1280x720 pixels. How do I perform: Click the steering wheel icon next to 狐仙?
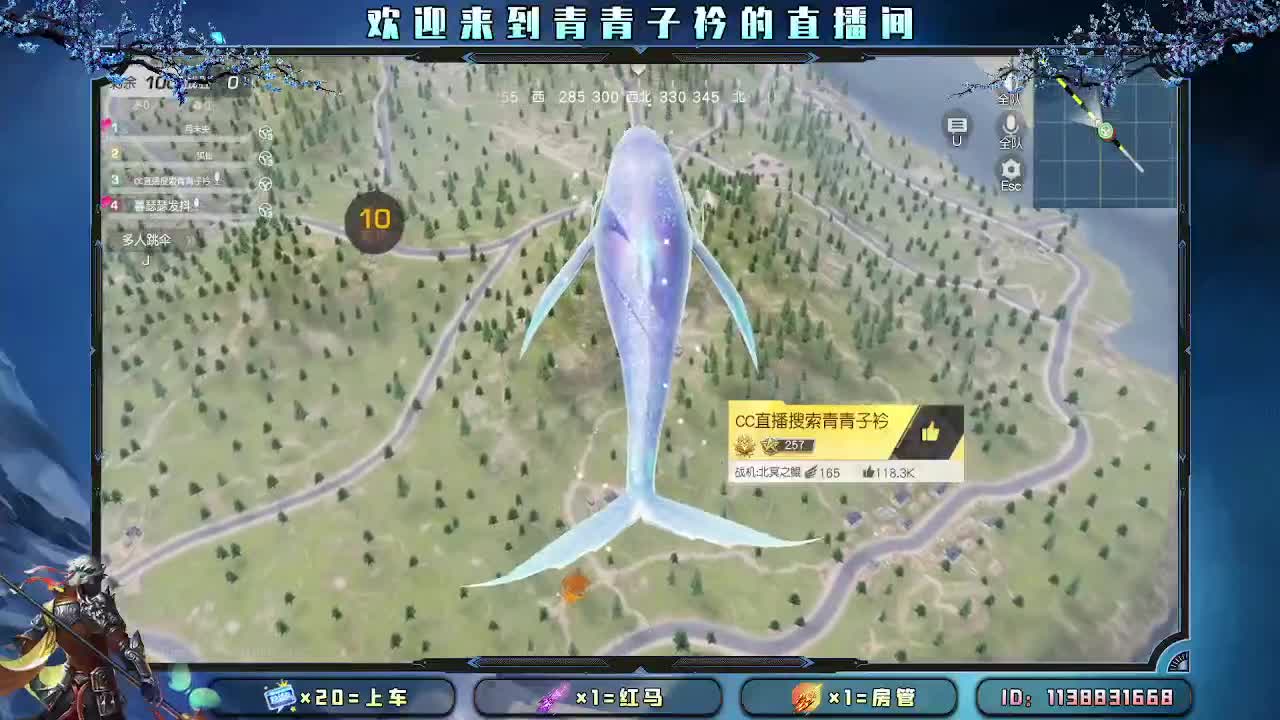coord(265,157)
